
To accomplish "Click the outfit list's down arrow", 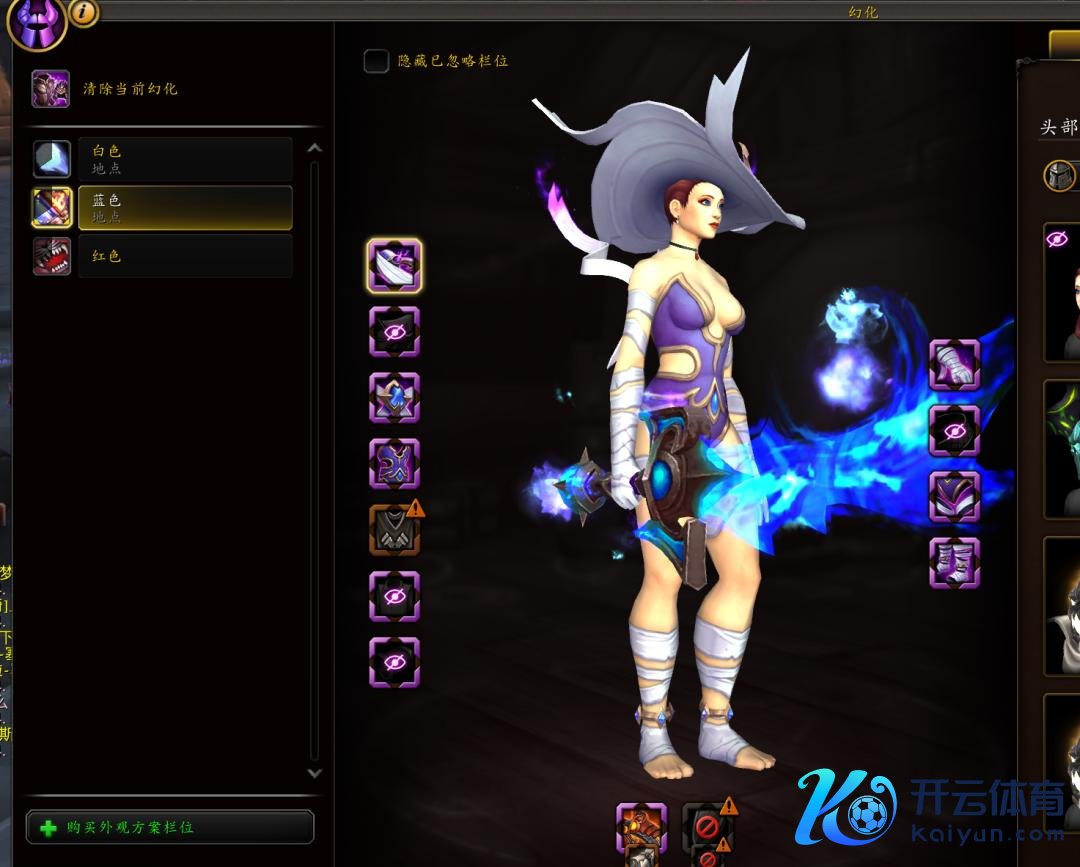I will click(314, 773).
